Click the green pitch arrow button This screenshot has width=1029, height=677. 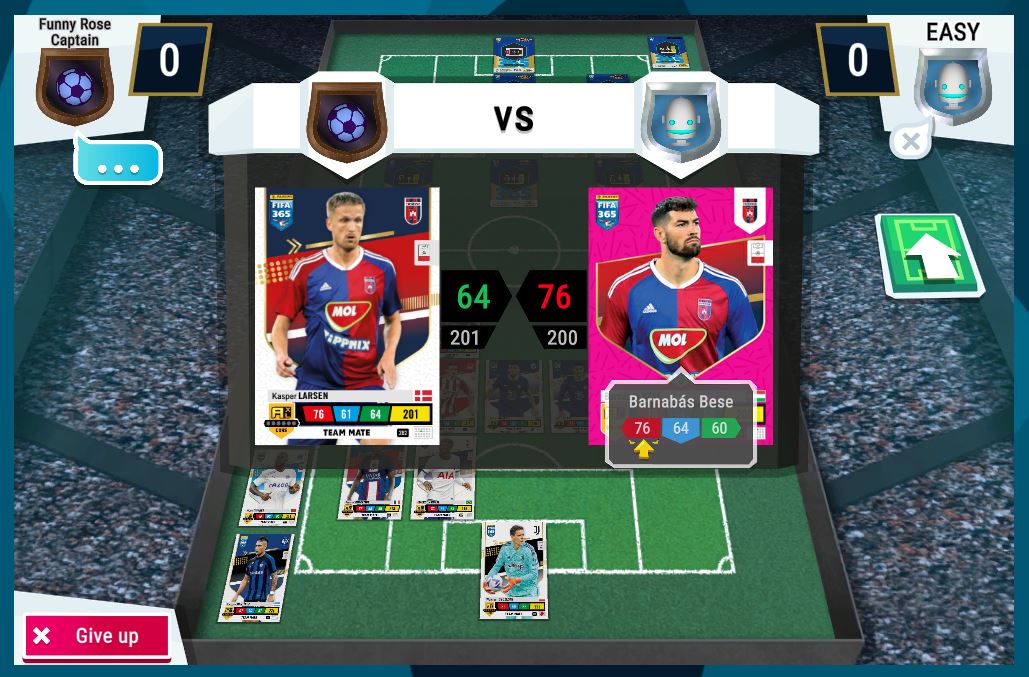(928, 257)
